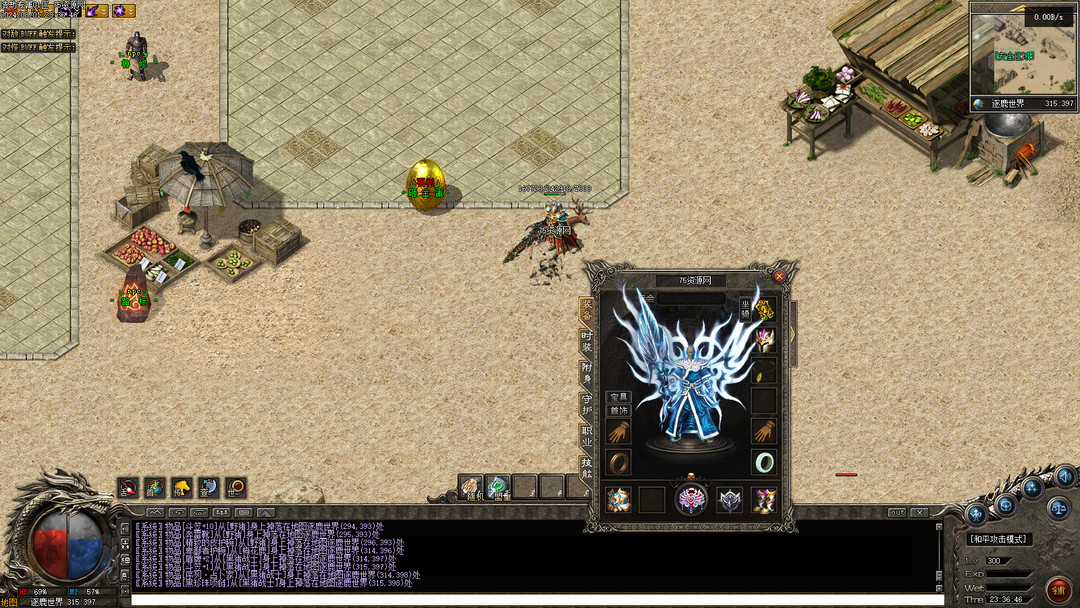Click the out button above chat

click(897, 512)
